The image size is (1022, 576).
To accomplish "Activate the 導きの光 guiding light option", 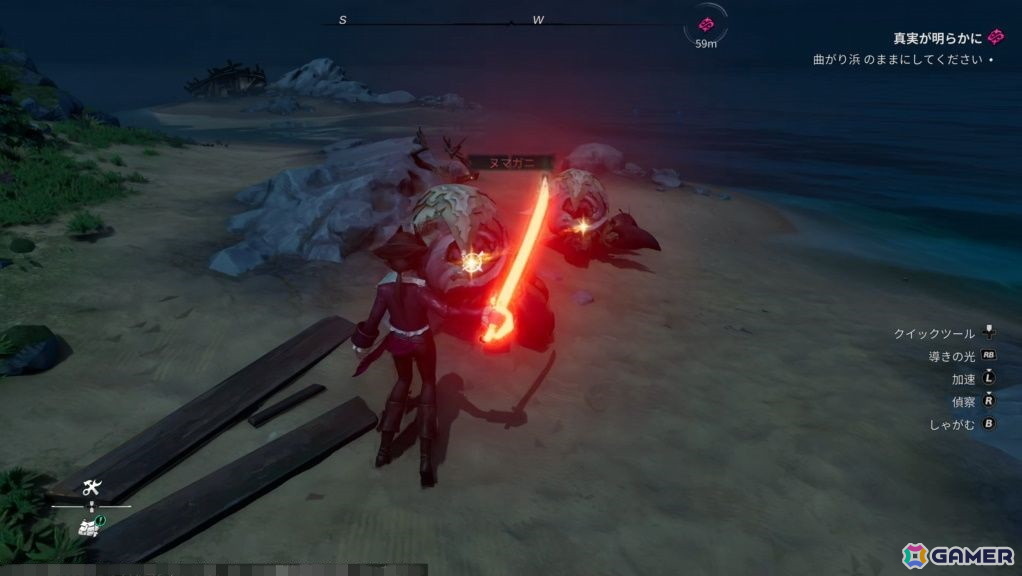I will pyautogui.click(x=949, y=356).
